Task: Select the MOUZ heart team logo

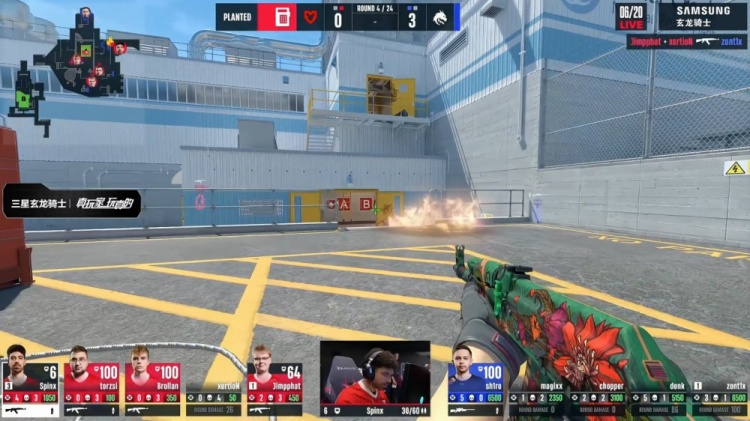Action: click(x=309, y=17)
